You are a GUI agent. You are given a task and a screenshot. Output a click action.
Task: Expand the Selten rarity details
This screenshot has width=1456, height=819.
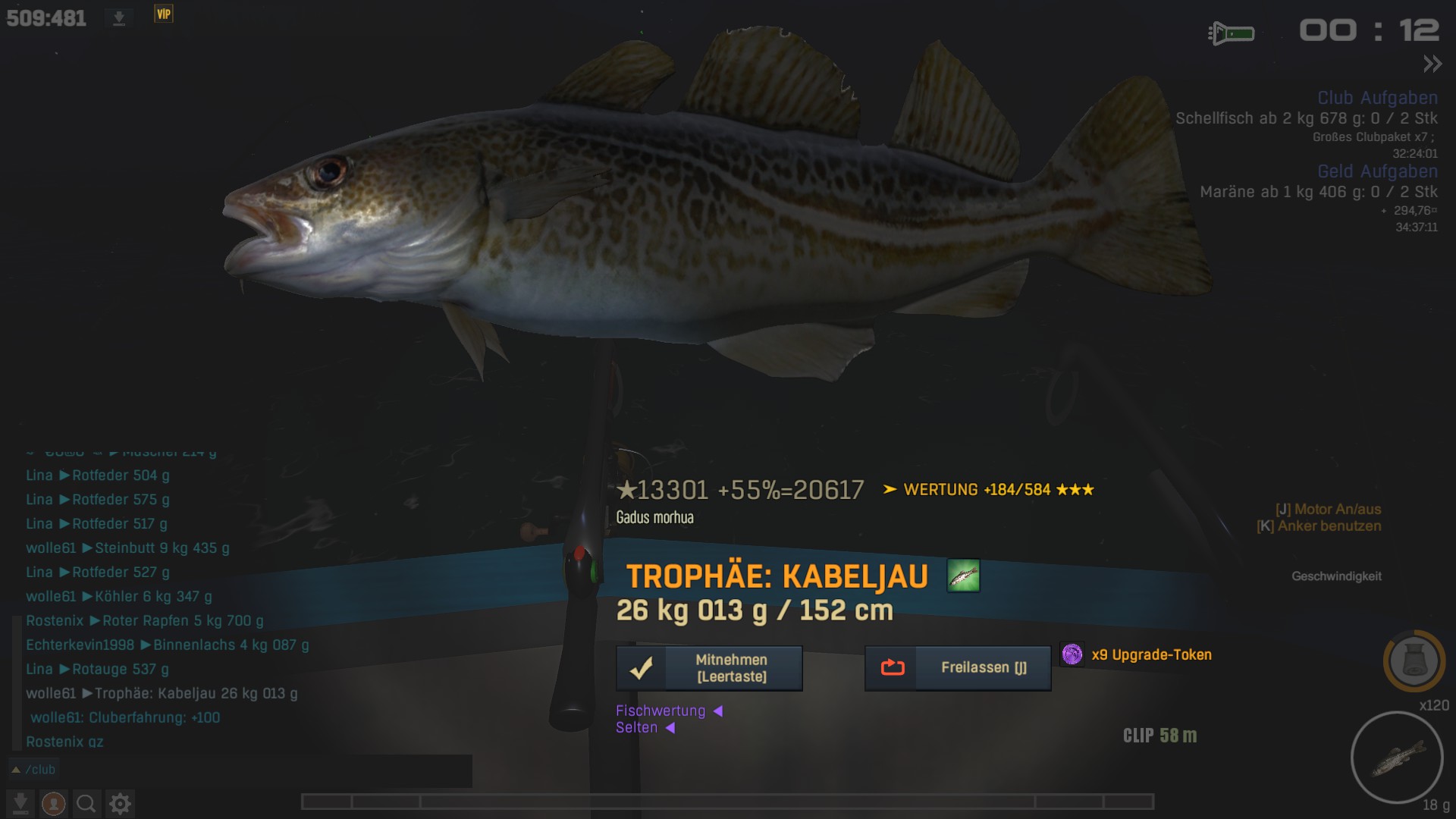[645, 728]
